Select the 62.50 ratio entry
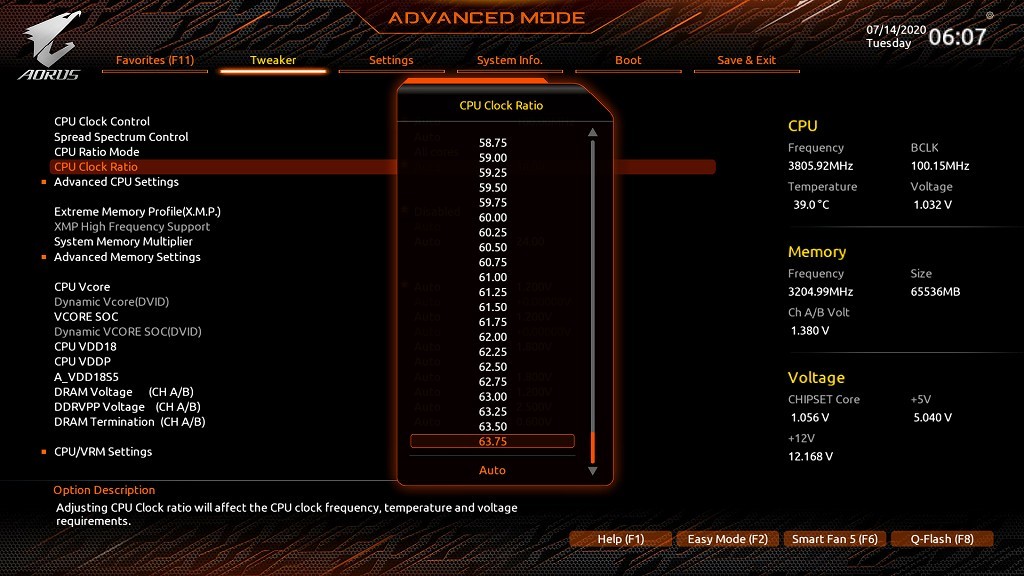Image resolution: width=1024 pixels, height=576 pixels. point(492,367)
